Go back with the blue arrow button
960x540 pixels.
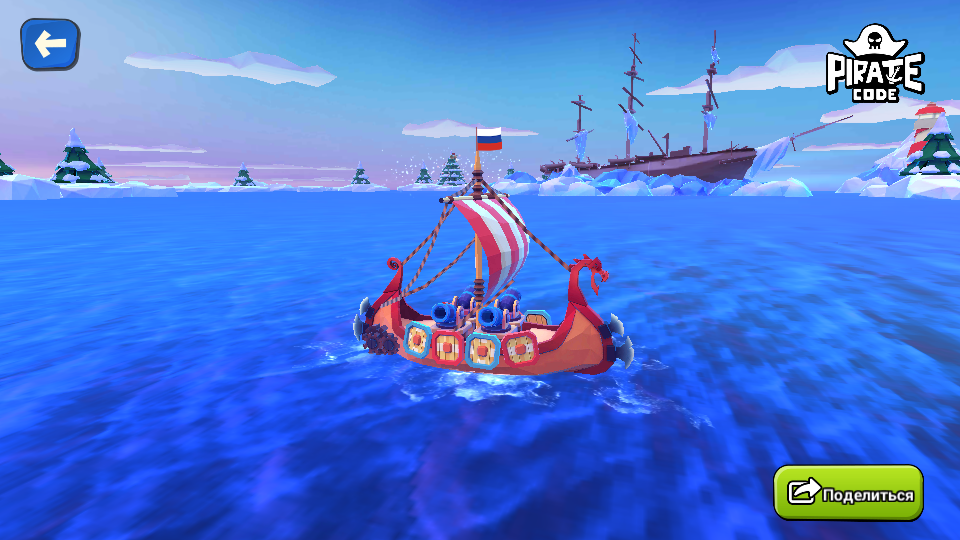(x=50, y=44)
